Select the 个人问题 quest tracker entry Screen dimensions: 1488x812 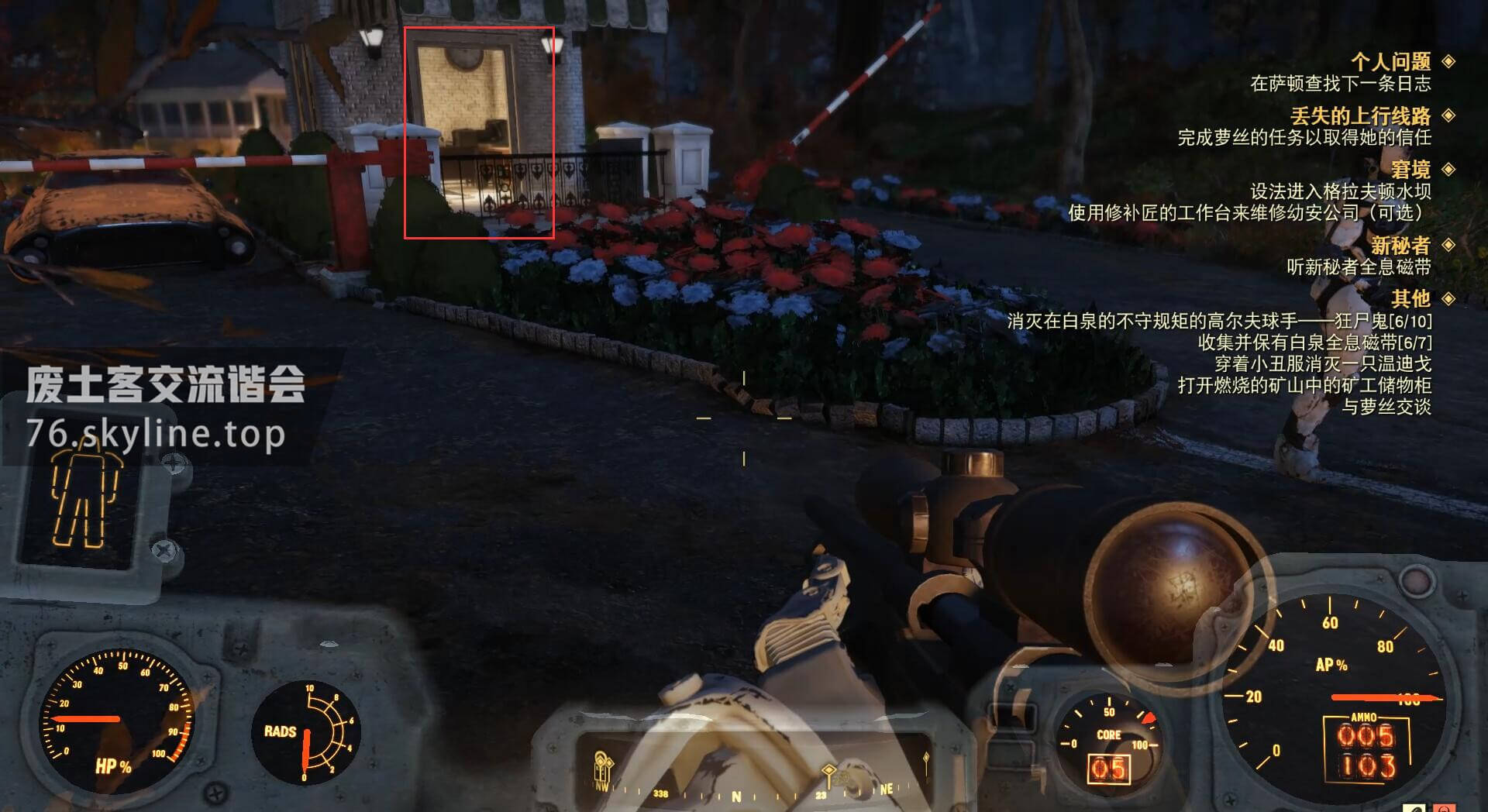(x=1390, y=62)
